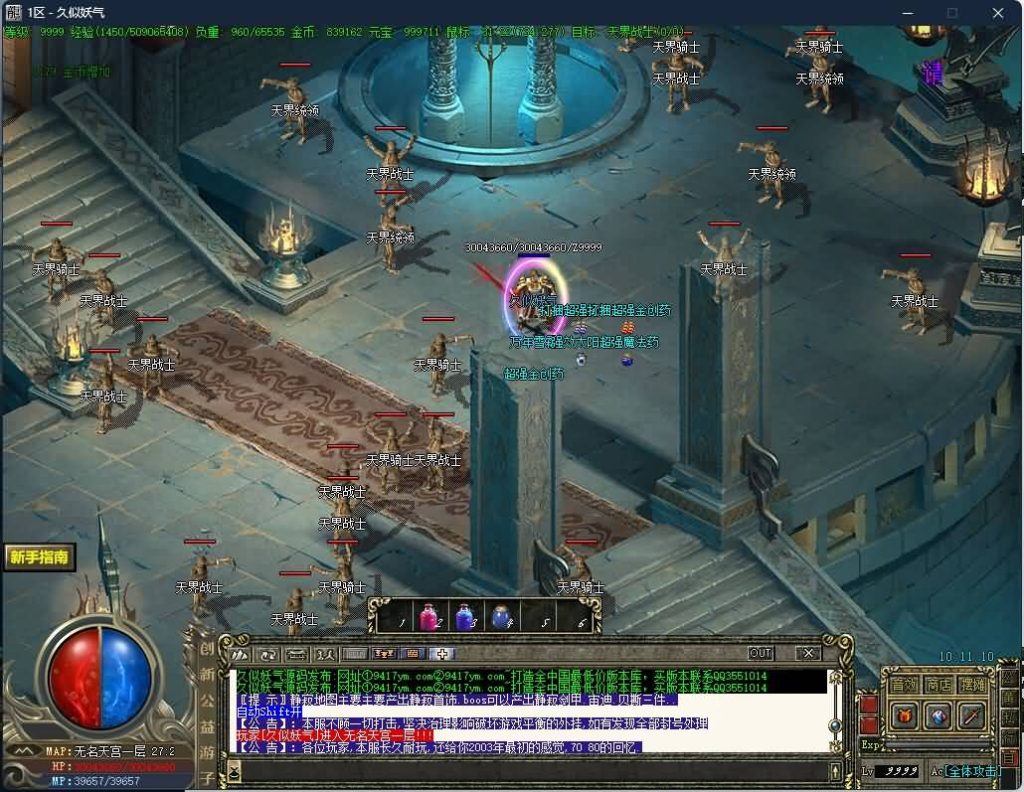Viewport: 1024px width, 792px height.
Task: Click the sword icon button
Action: click(972, 715)
